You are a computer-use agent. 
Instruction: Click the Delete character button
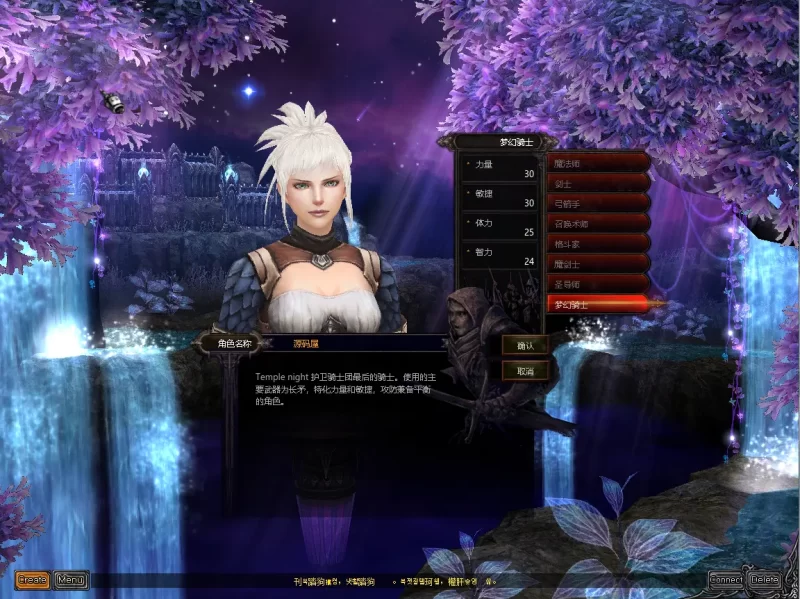click(x=765, y=579)
